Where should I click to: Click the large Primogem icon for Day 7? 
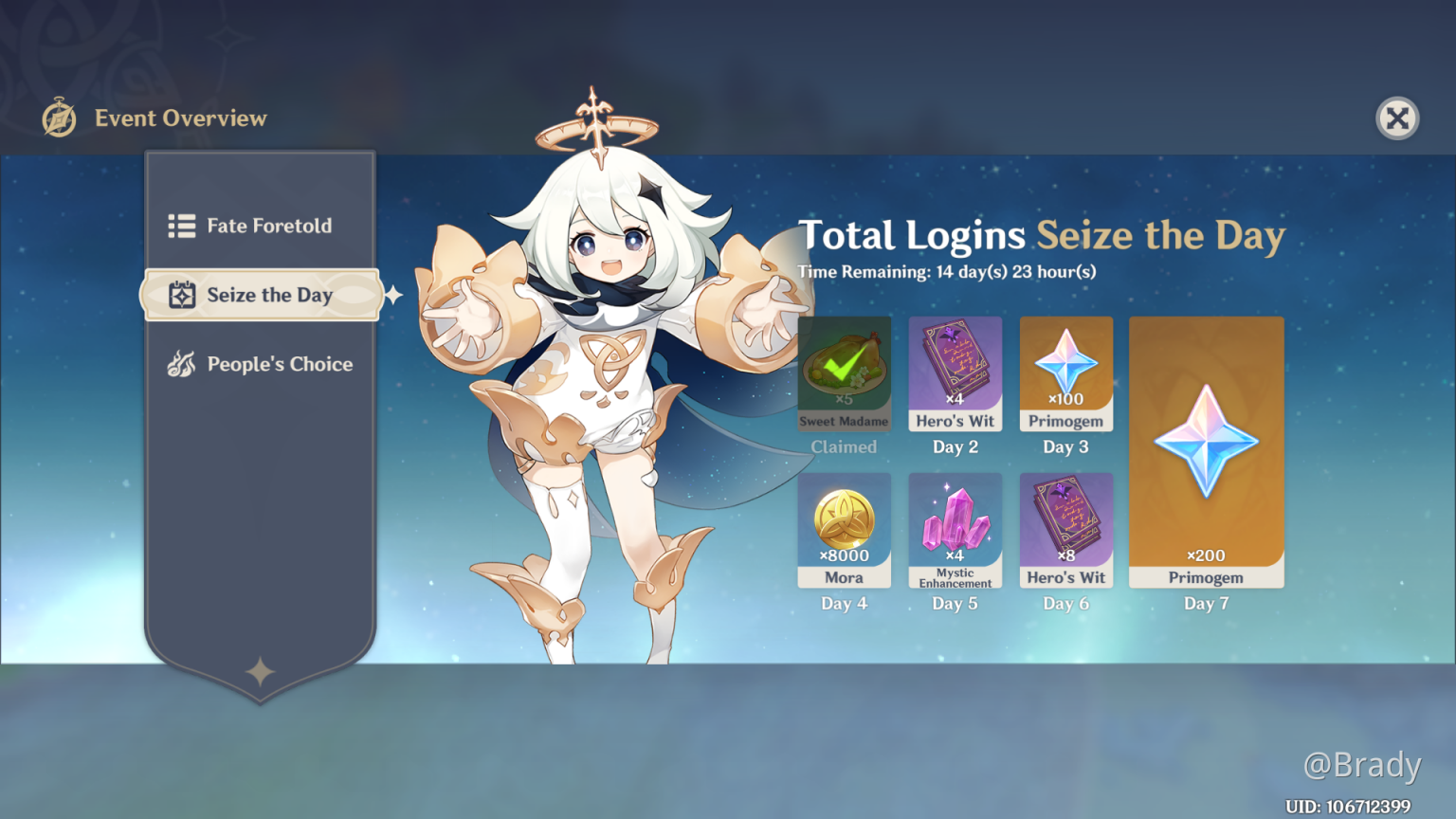[1206, 441]
